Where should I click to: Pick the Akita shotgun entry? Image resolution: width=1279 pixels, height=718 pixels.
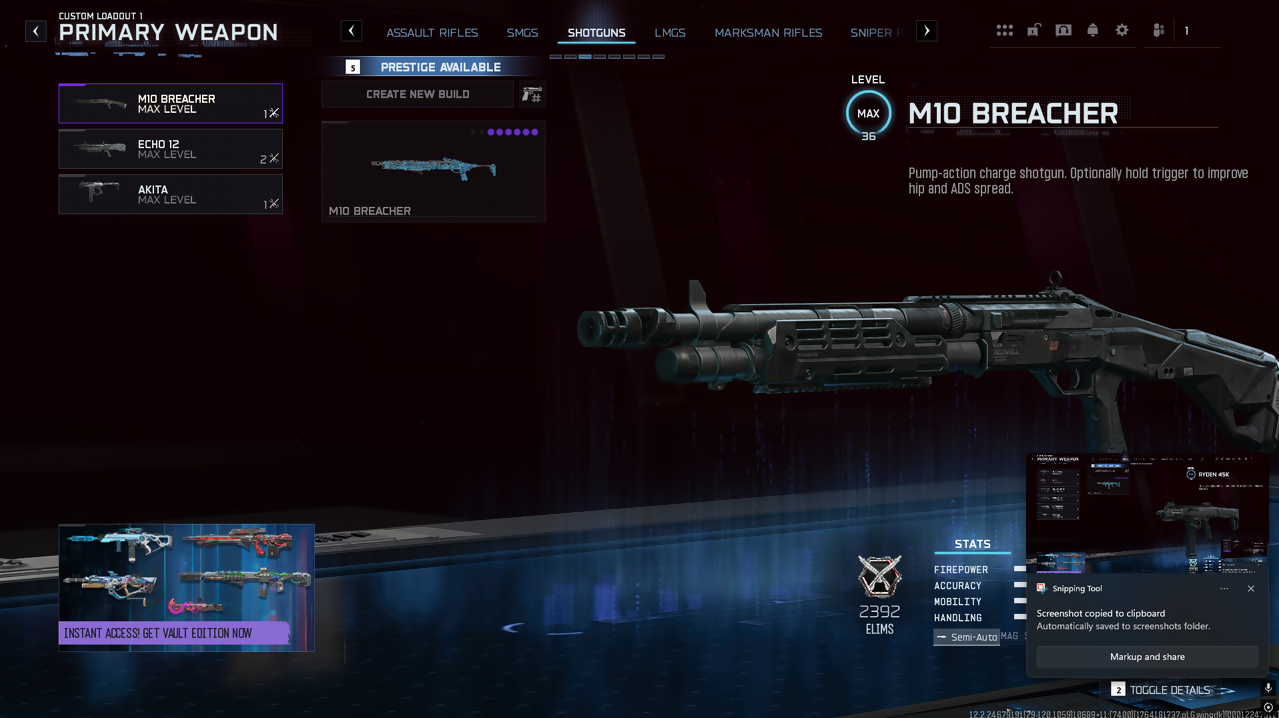(170, 194)
